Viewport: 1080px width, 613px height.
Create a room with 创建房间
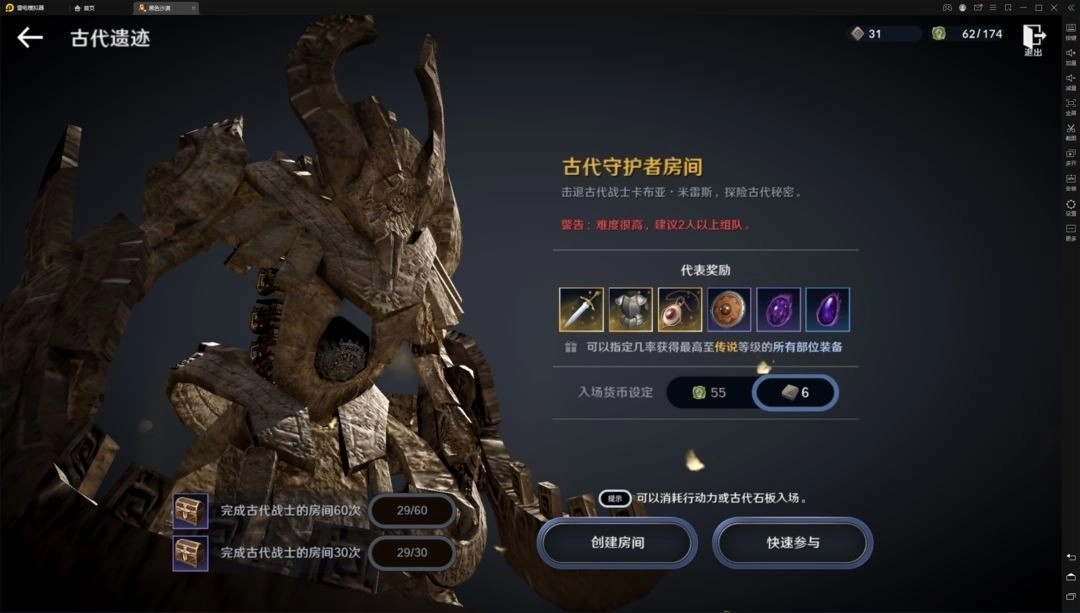617,542
